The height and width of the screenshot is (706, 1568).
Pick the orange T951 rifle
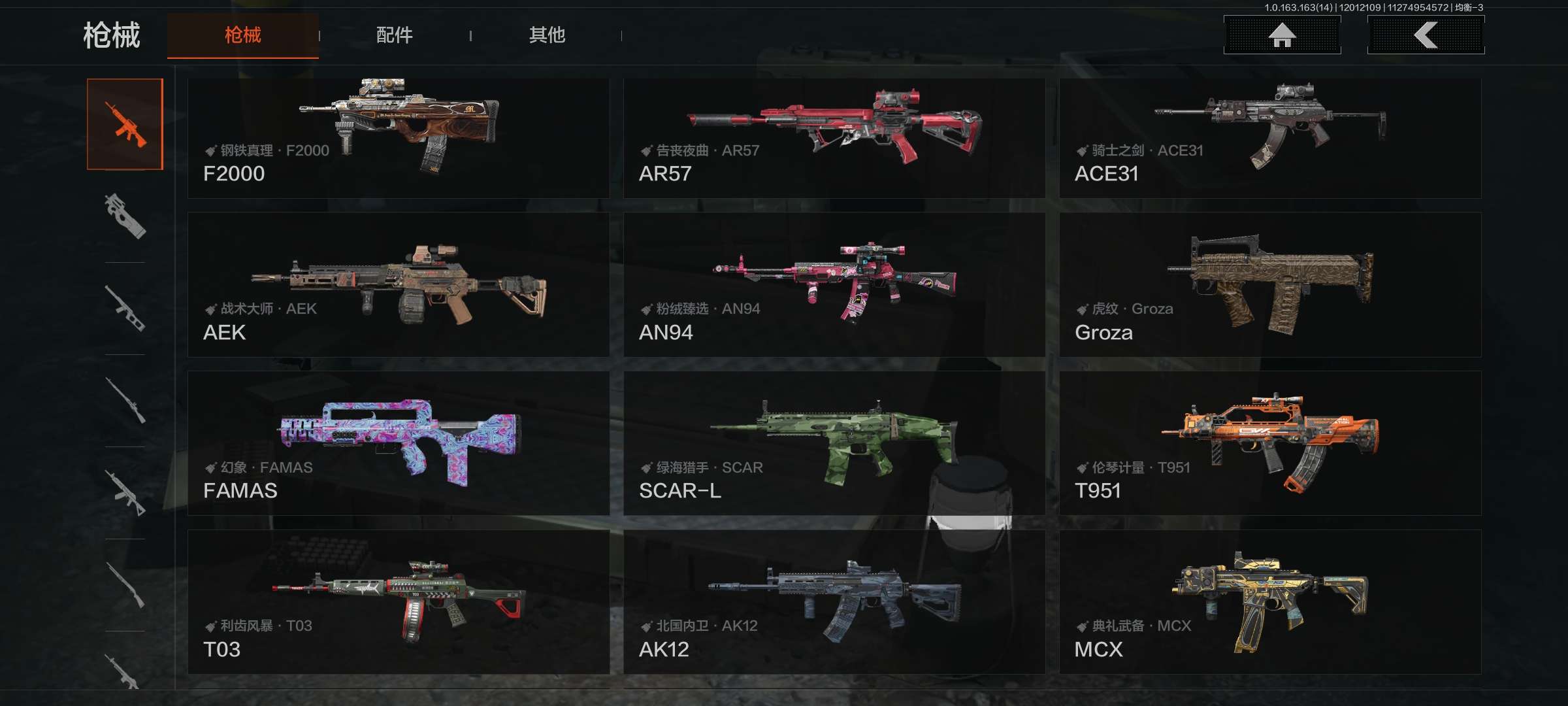1269,443
